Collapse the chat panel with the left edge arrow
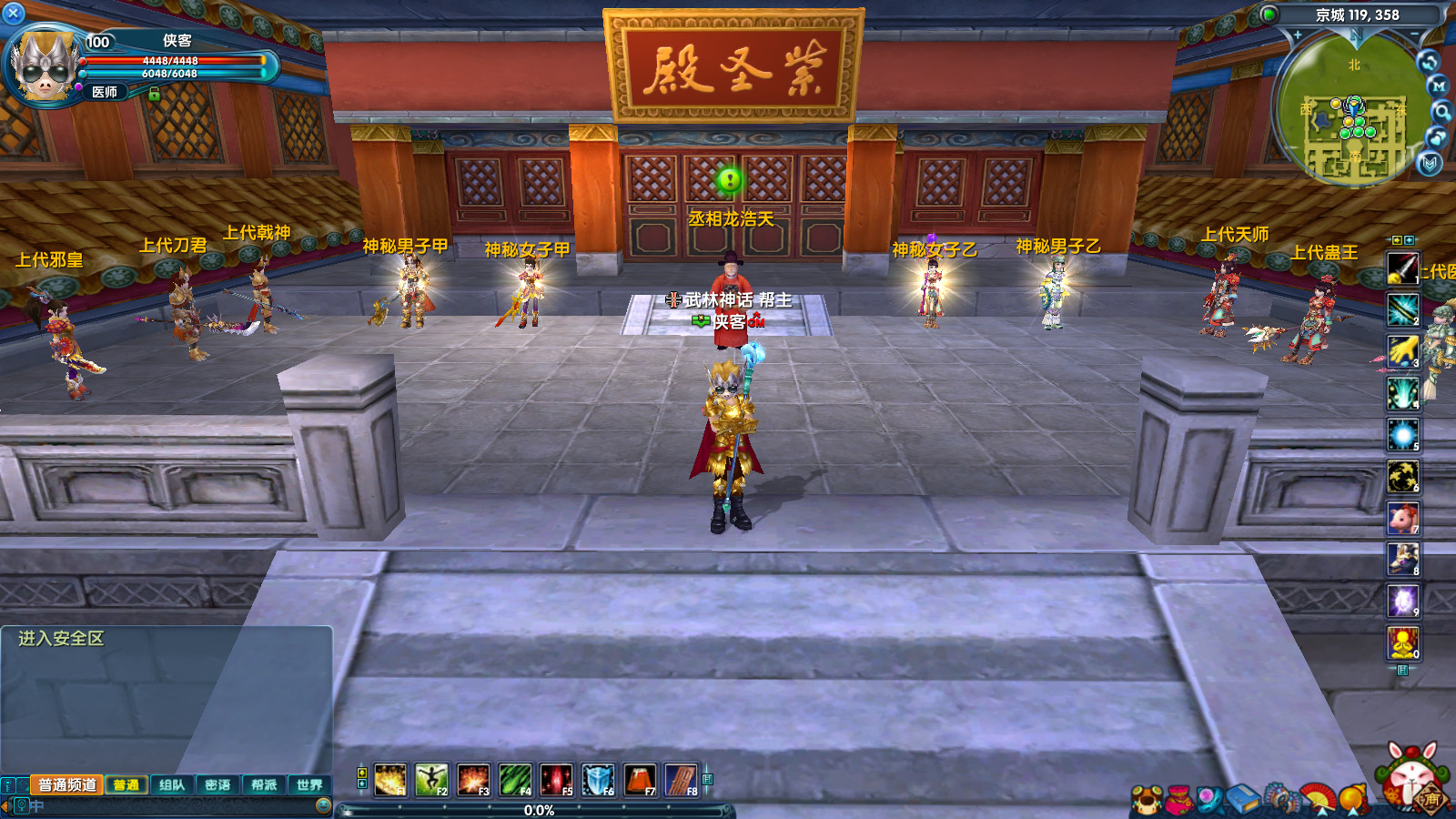 (4, 805)
